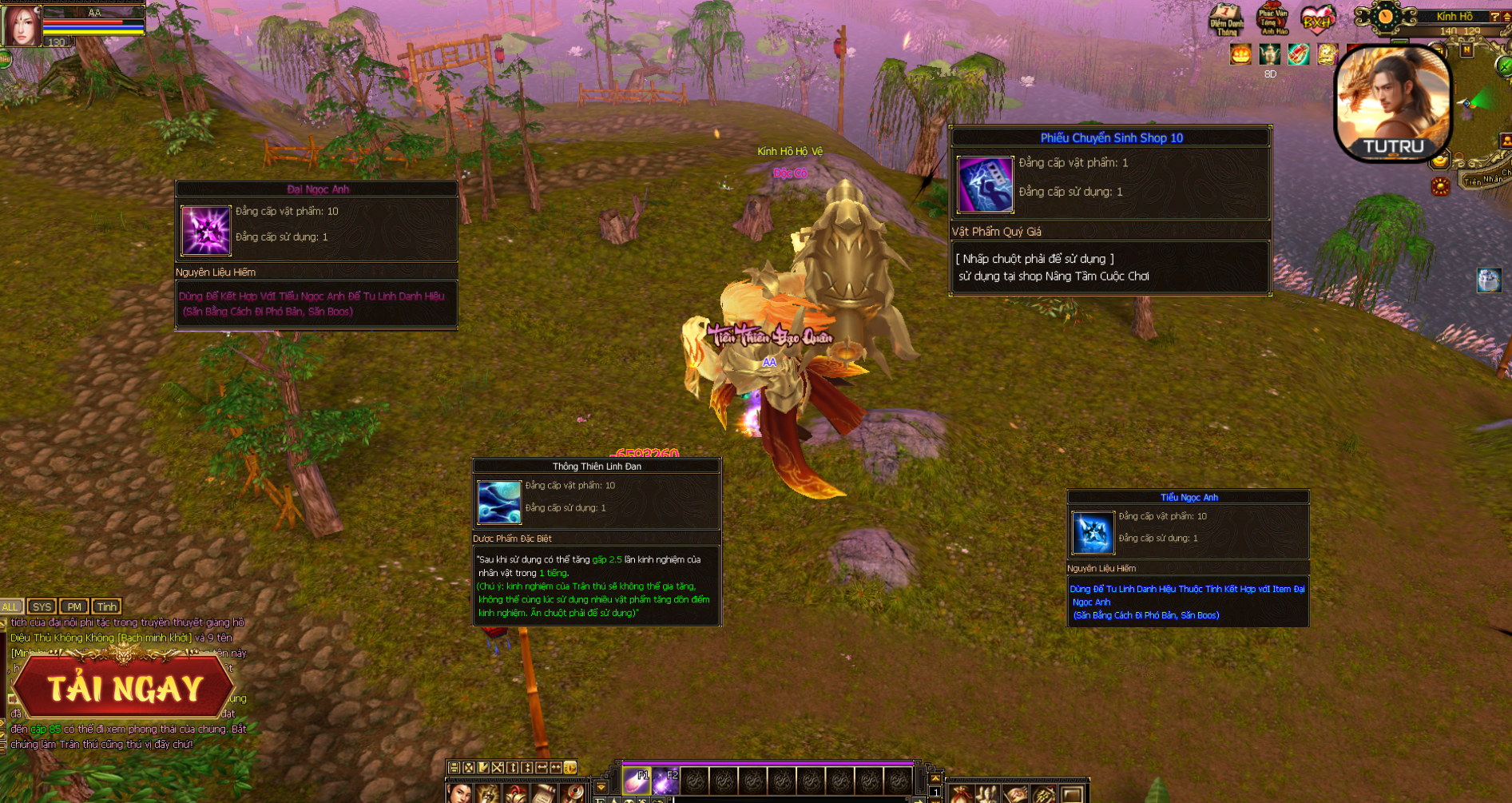1512x803 pixels.
Task: Open the Phúc Vân Tặng Anh Hào event
Action: coord(1272,19)
